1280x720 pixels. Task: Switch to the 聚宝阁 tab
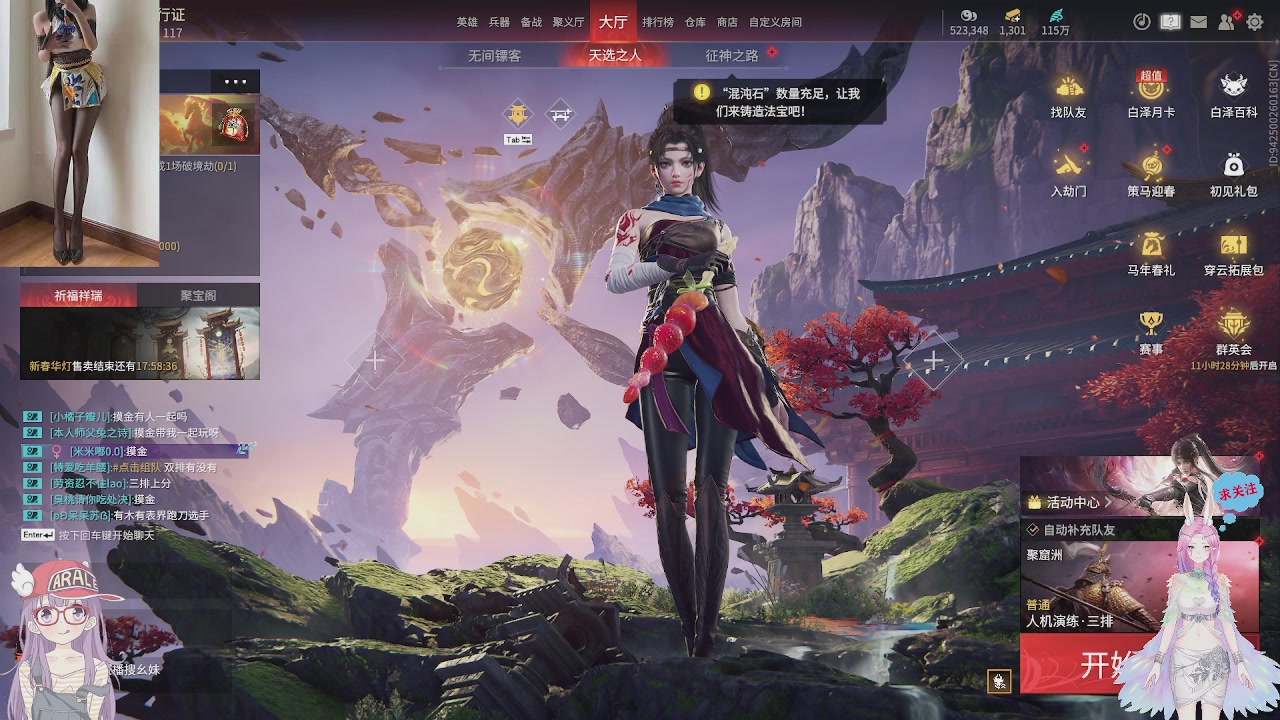[198, 296]
